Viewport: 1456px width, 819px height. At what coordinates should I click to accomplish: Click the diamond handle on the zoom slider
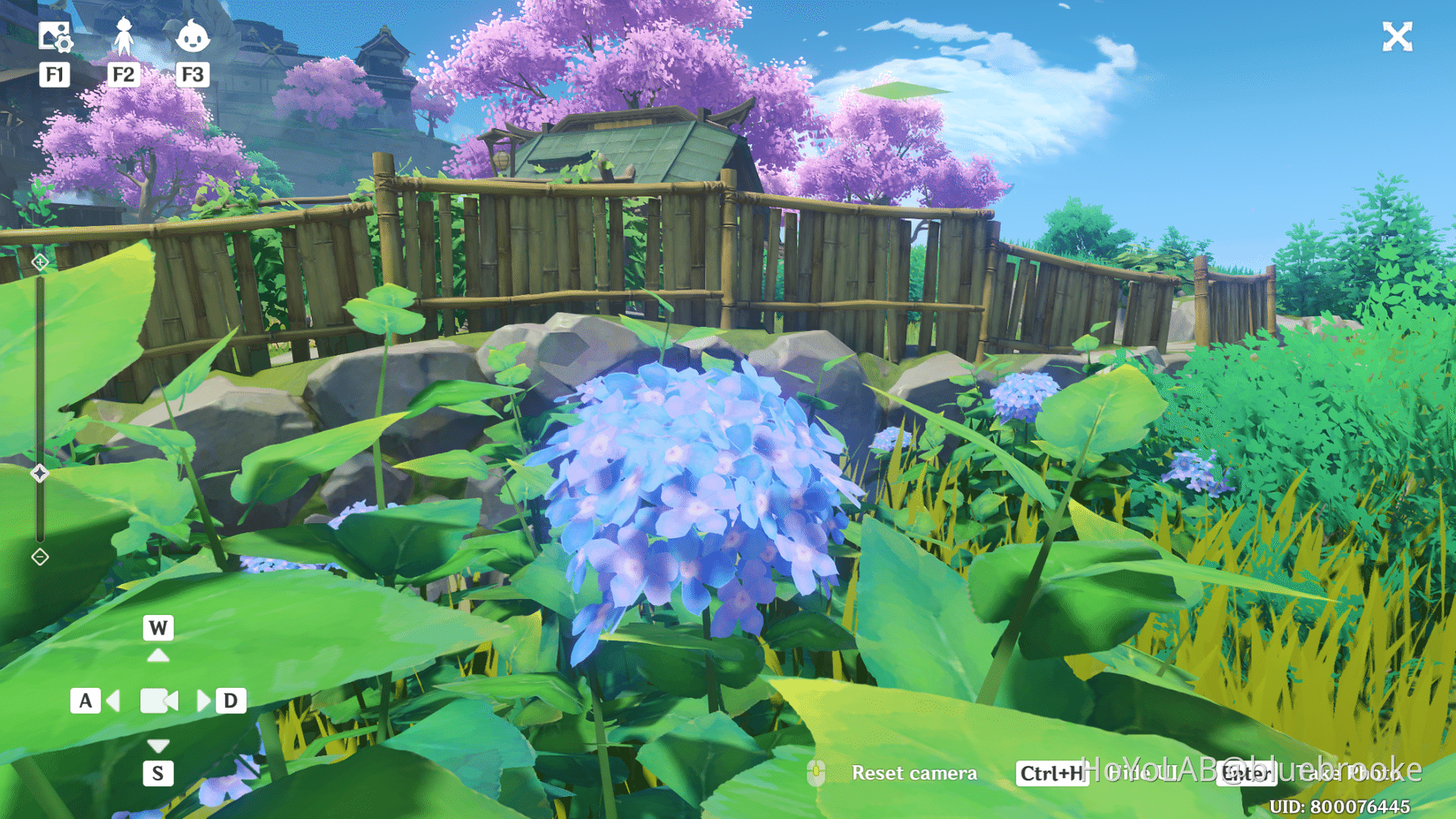tap(38, 472)
